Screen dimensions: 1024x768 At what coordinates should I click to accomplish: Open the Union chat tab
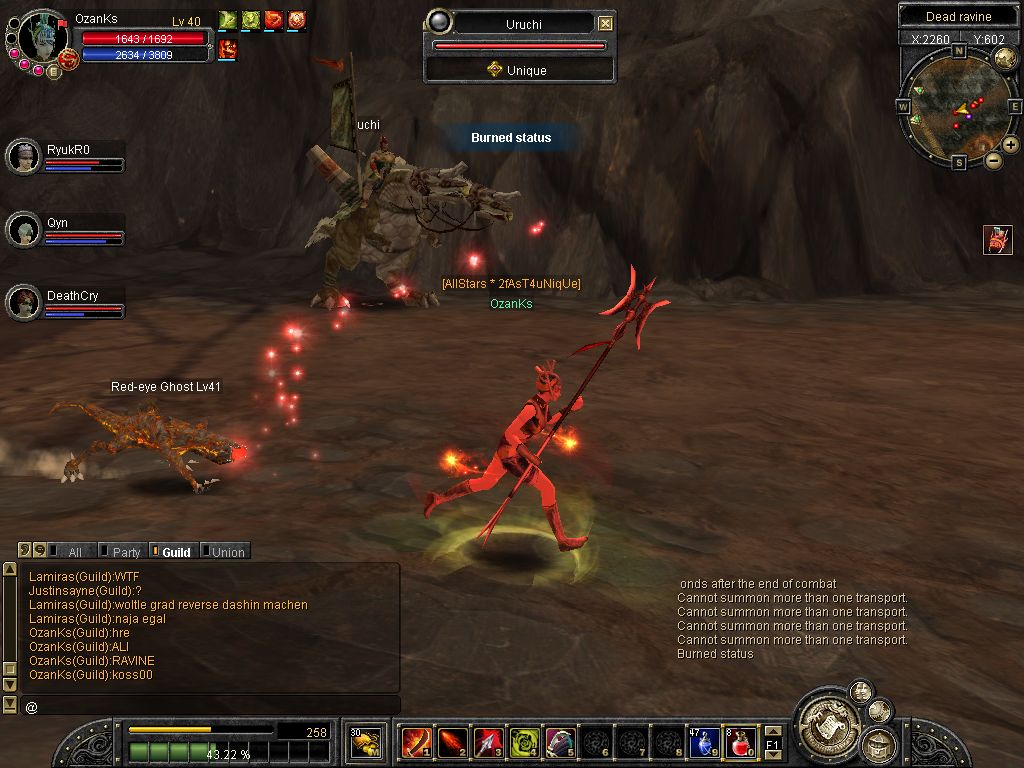pos(226,552)
